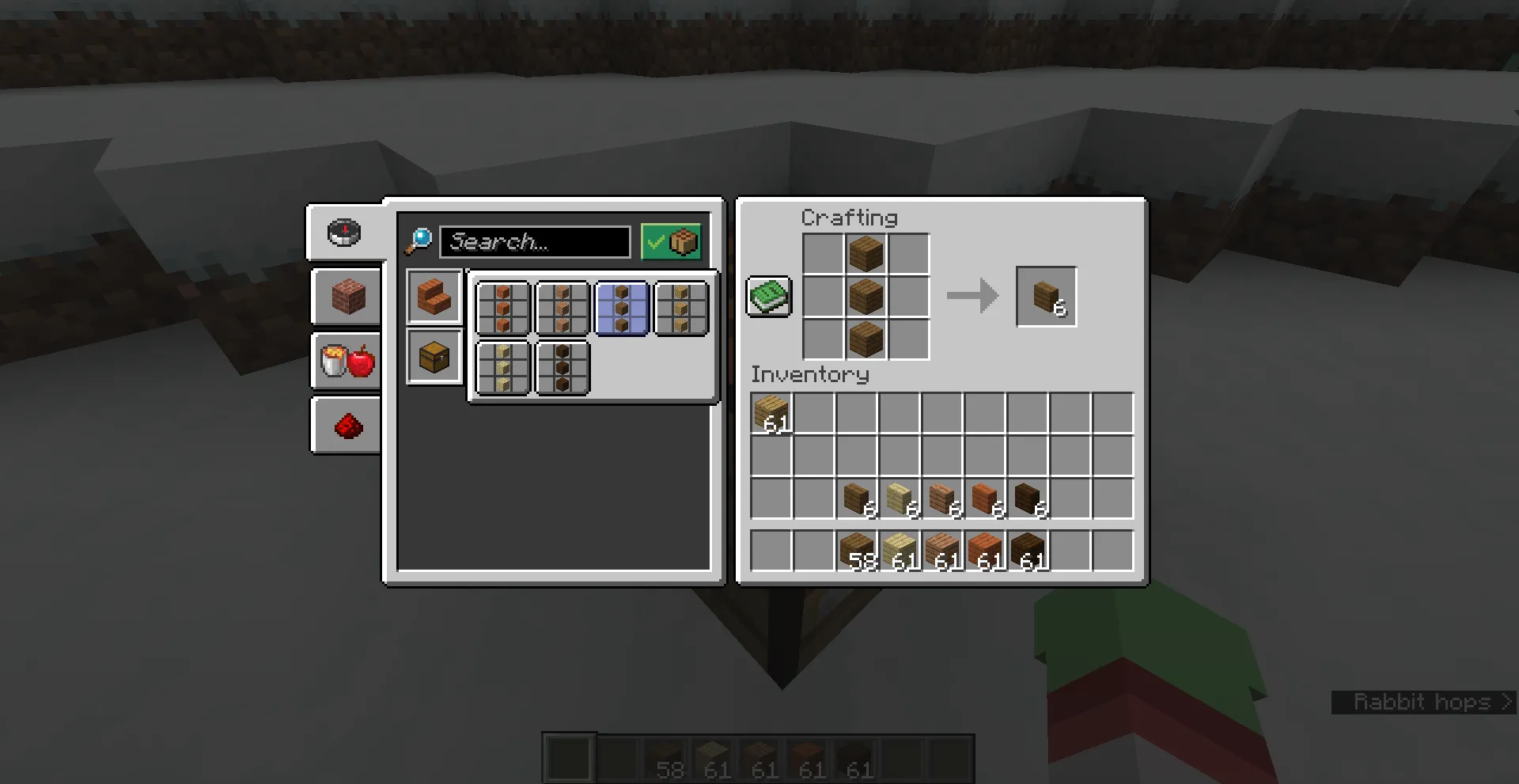Close the recipe book with green book icon
This screenshot has width=1519, height=784.
pyautogui.click(x=767, y=297)
